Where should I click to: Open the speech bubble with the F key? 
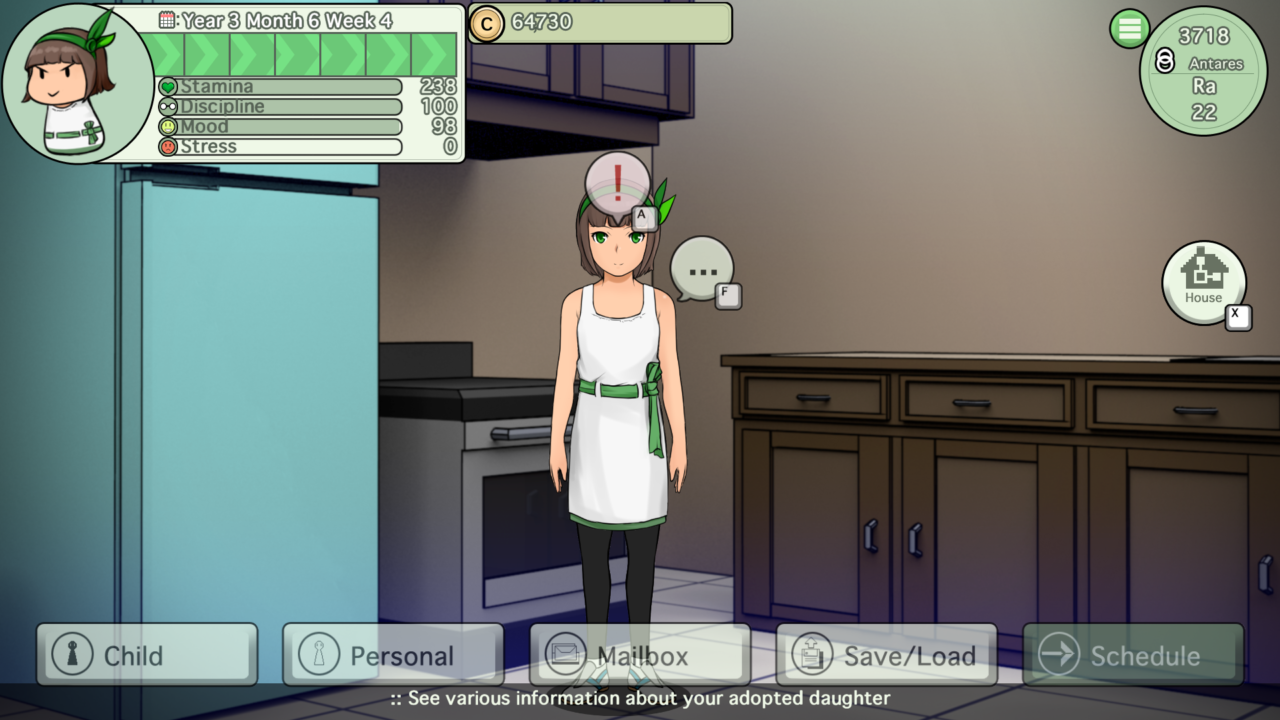[701, 268]
